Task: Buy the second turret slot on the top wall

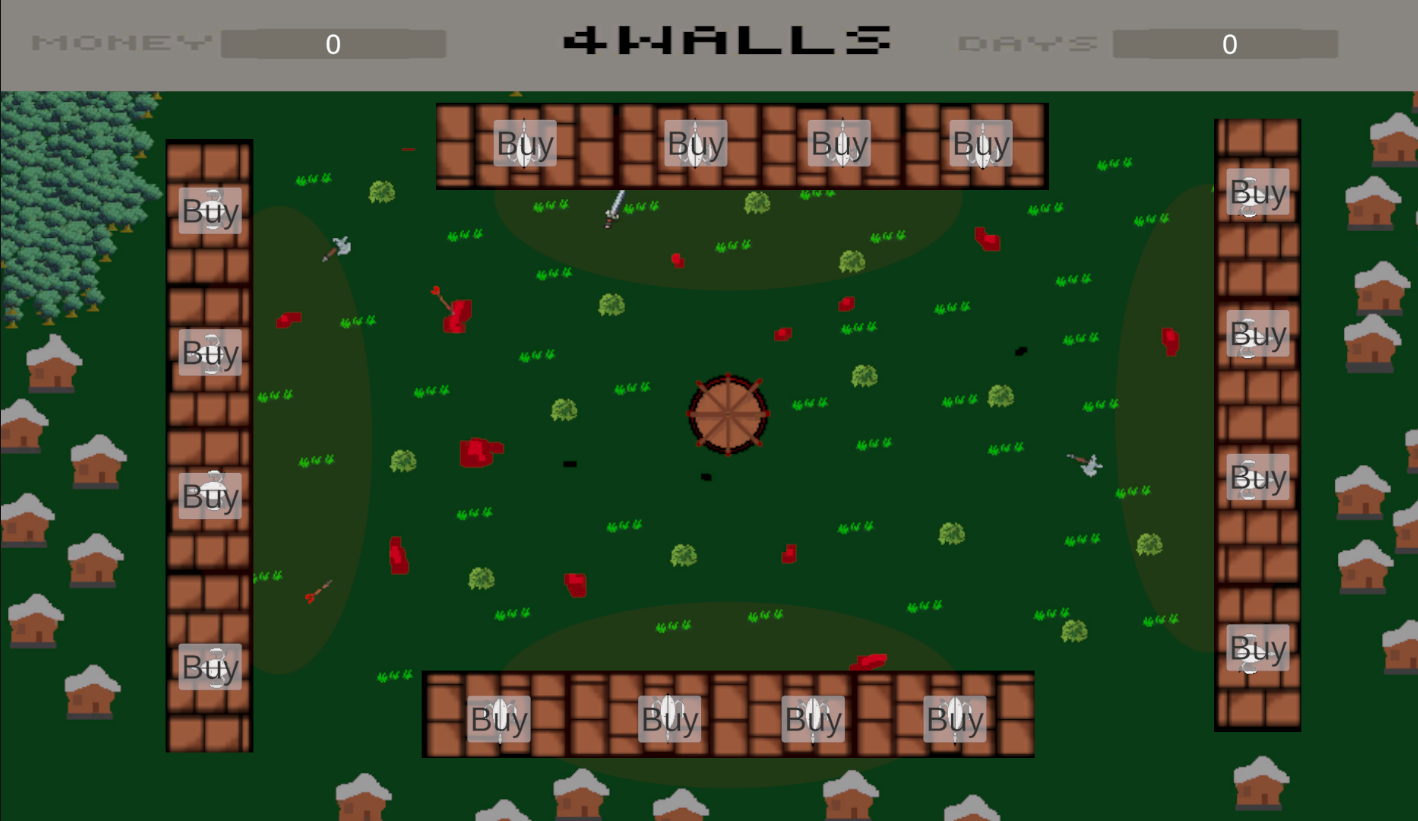Action: (696, 144)
